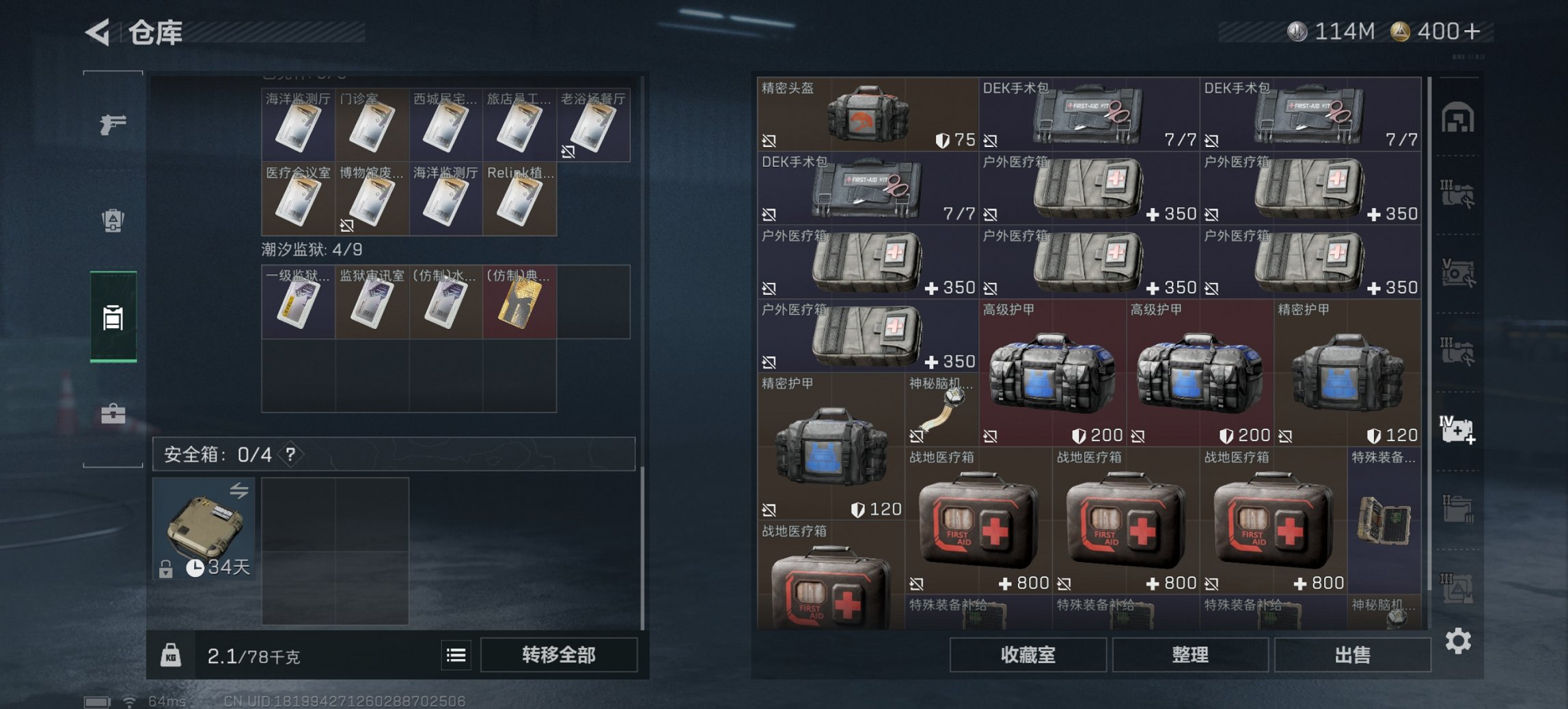The width and height of the screenshot is (1568, 709).
Task: Select the safe box item showing 34天 timer
Action: tap(204, 529)
